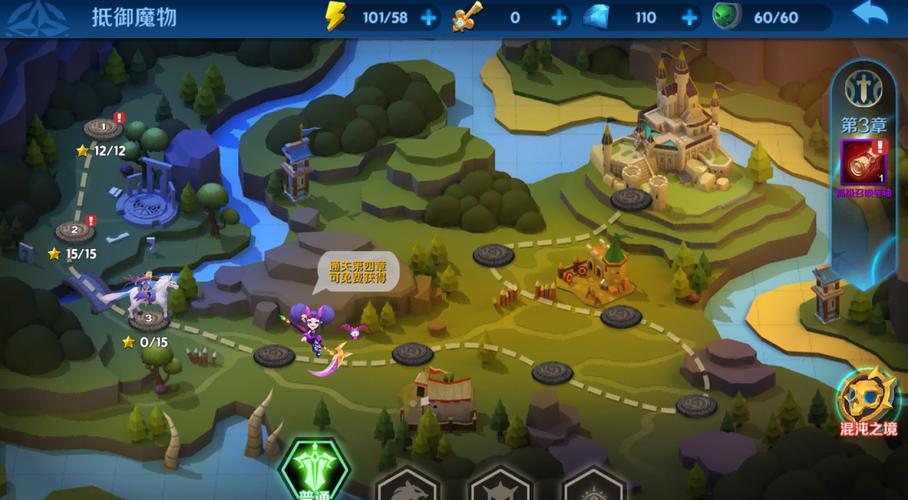Open the 混沌之境 Chaos Realm skull button
908x500 pixels.
[867, 399]
